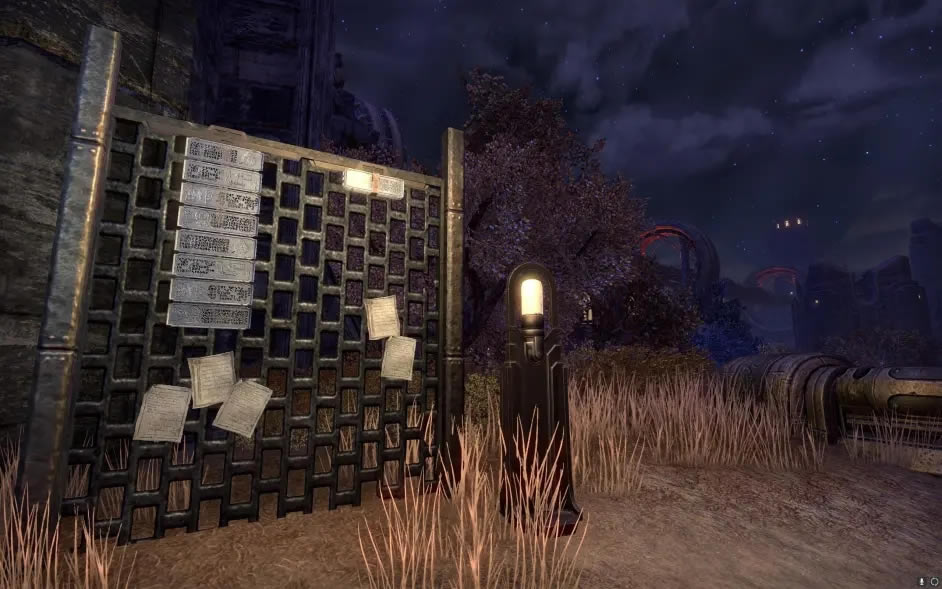Toggle the microphone icon in the recording overlay

(921, 581)
